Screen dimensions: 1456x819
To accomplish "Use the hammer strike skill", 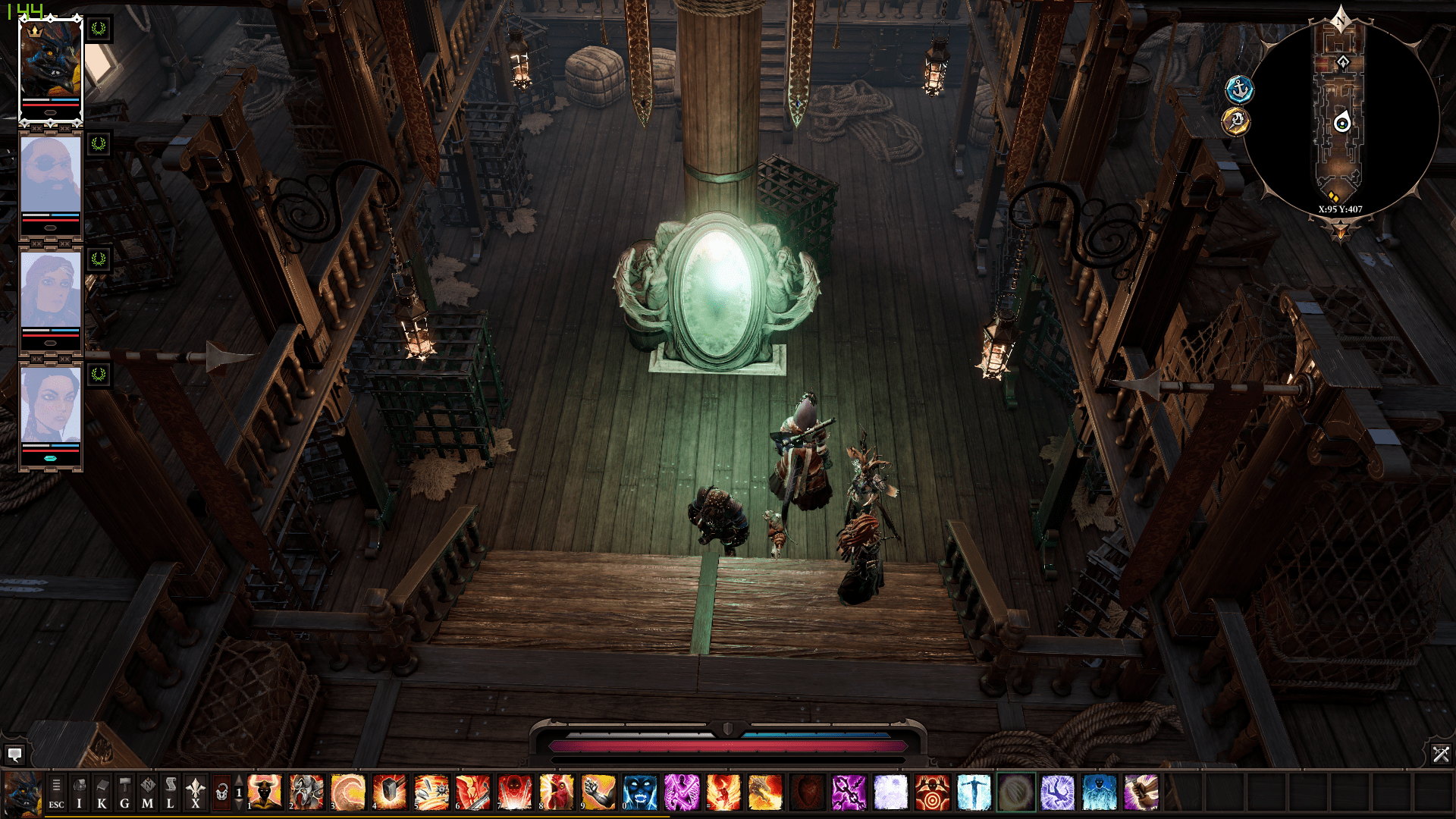I will 390,792.
